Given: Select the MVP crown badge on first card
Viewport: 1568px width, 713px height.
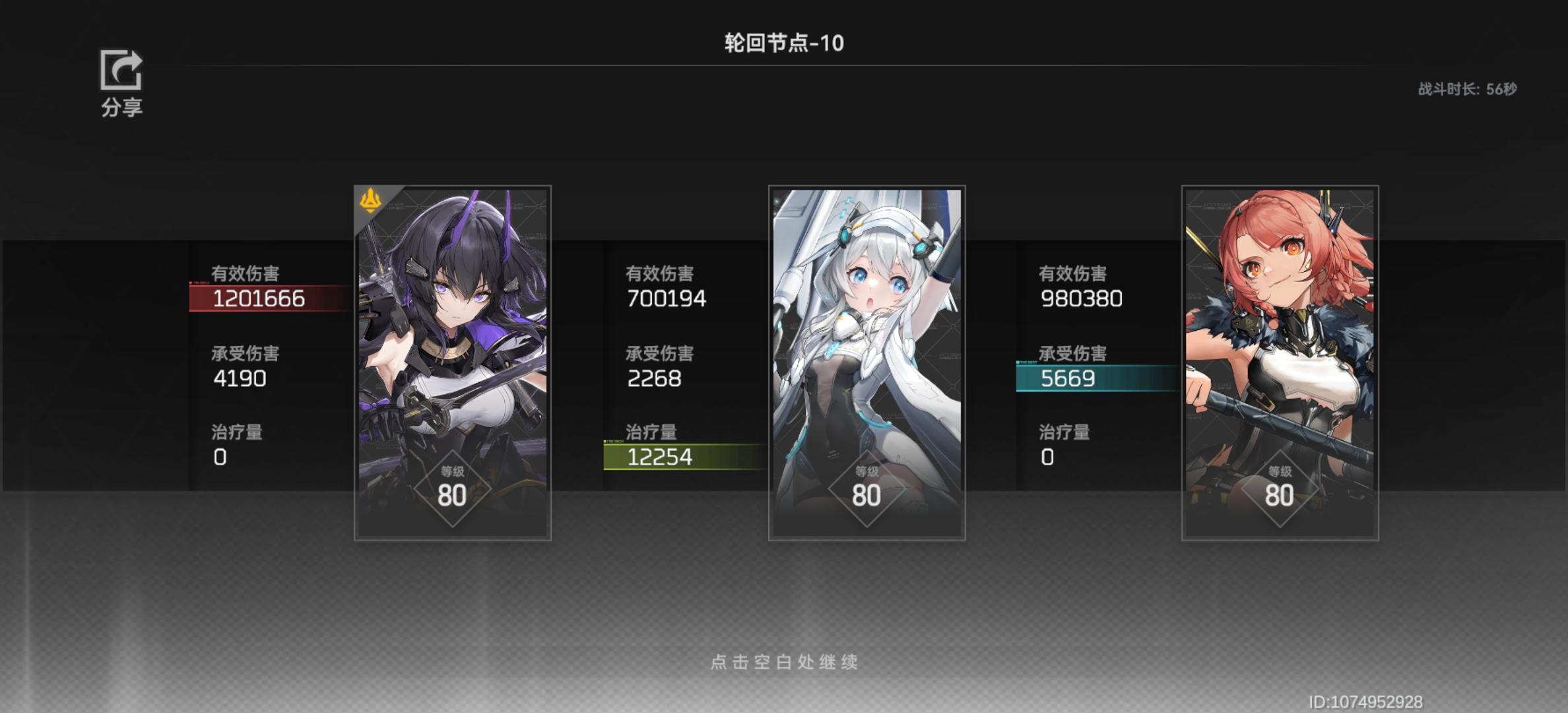Looking at the screenshot, I should (x=371, y=201).
